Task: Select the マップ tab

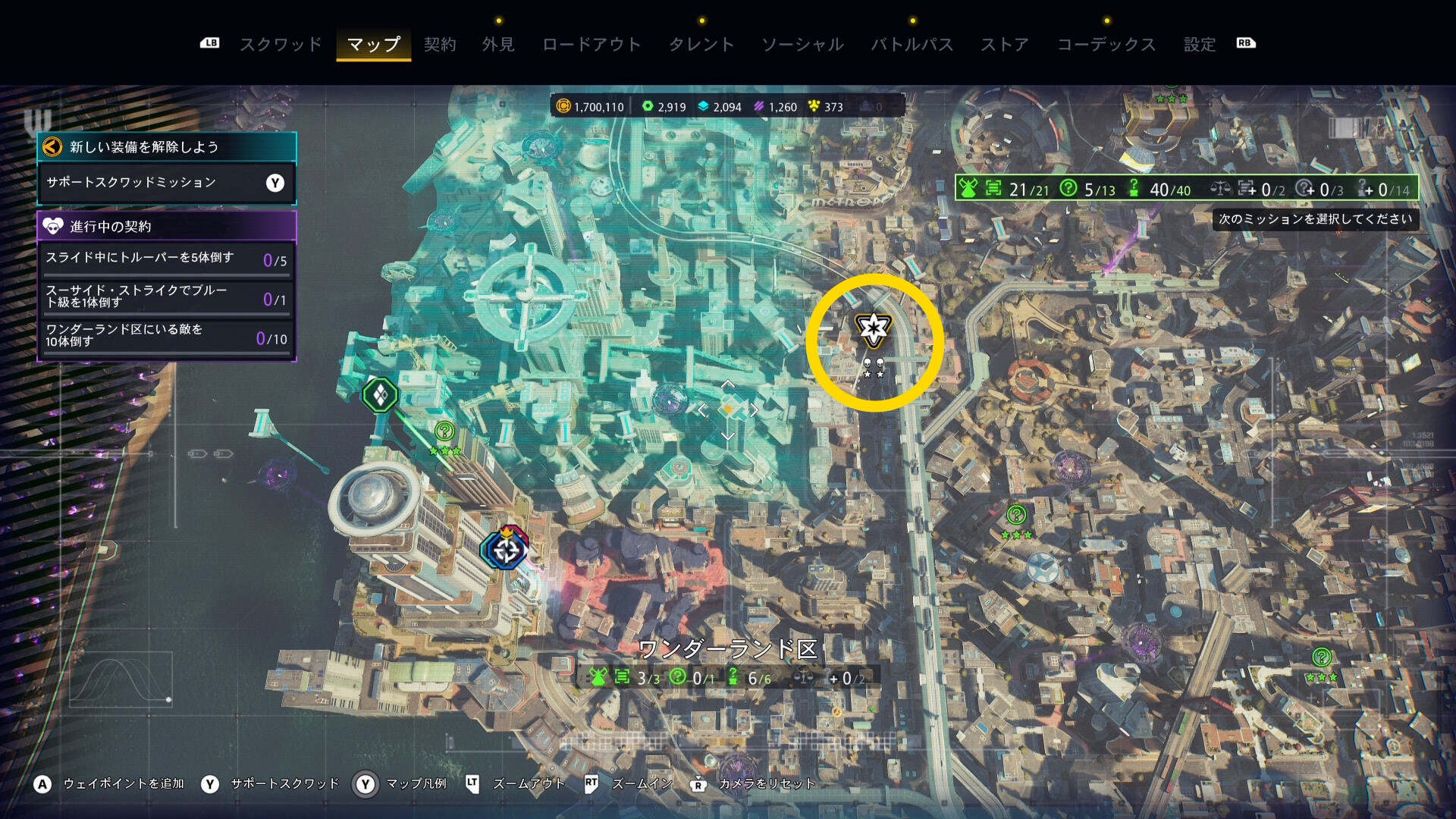Action: pos(373,45)
